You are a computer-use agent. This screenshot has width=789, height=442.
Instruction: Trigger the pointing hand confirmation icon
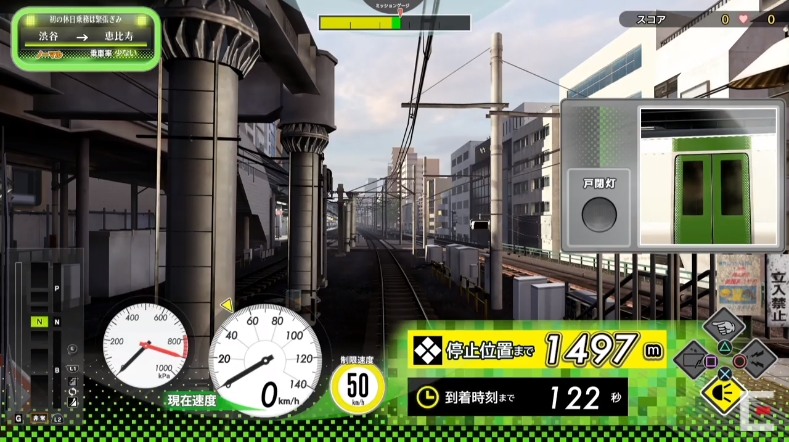(x=724, y=327)
